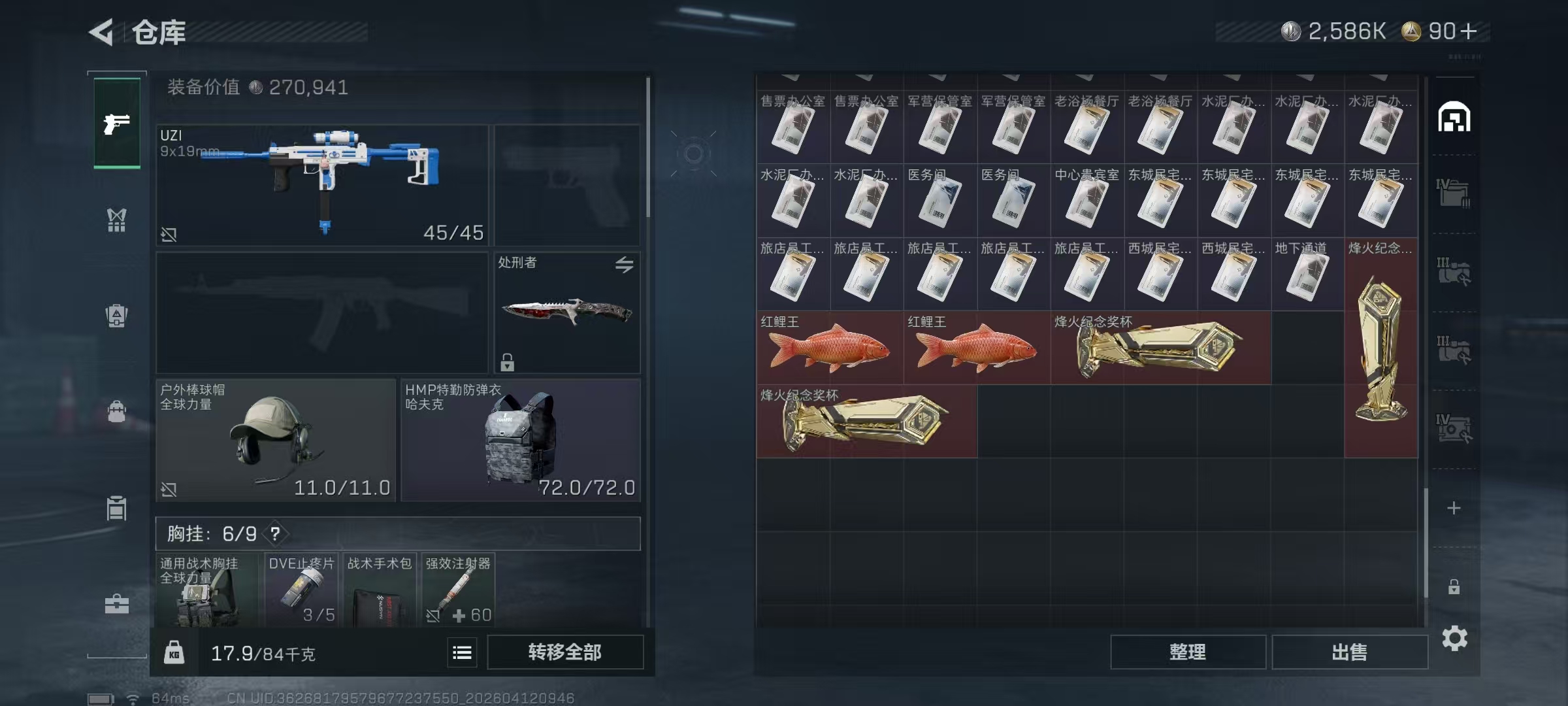Add a new stash container with plus
The width and height of the screenshot is (1568, 706).
click(x=1454, y=508)
